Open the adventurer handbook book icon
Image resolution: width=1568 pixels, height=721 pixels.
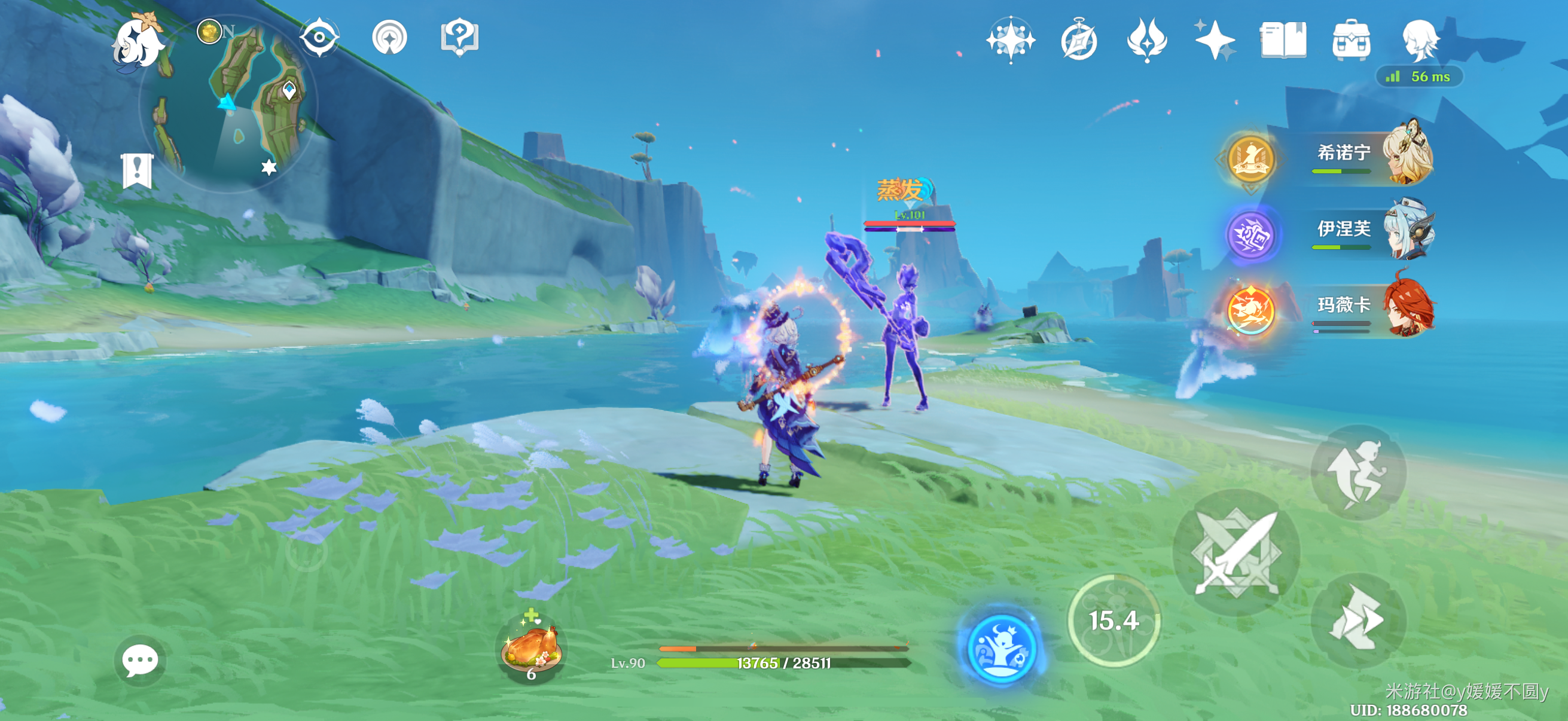pos(1283,40)
